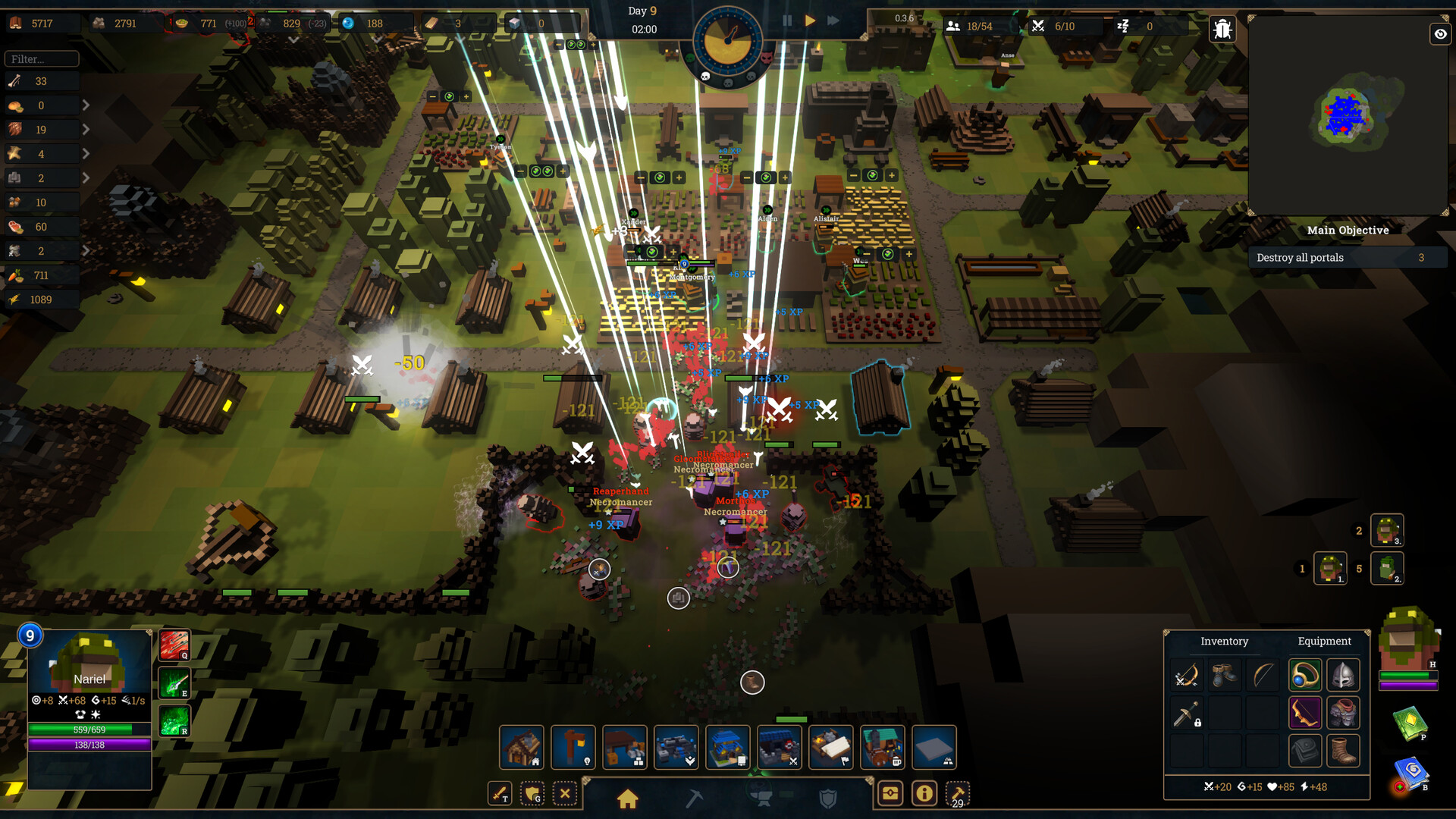Pause the game with the pause control
Image resolution: width=1456 pixels, height=819 pixels.
pos(787,20)
